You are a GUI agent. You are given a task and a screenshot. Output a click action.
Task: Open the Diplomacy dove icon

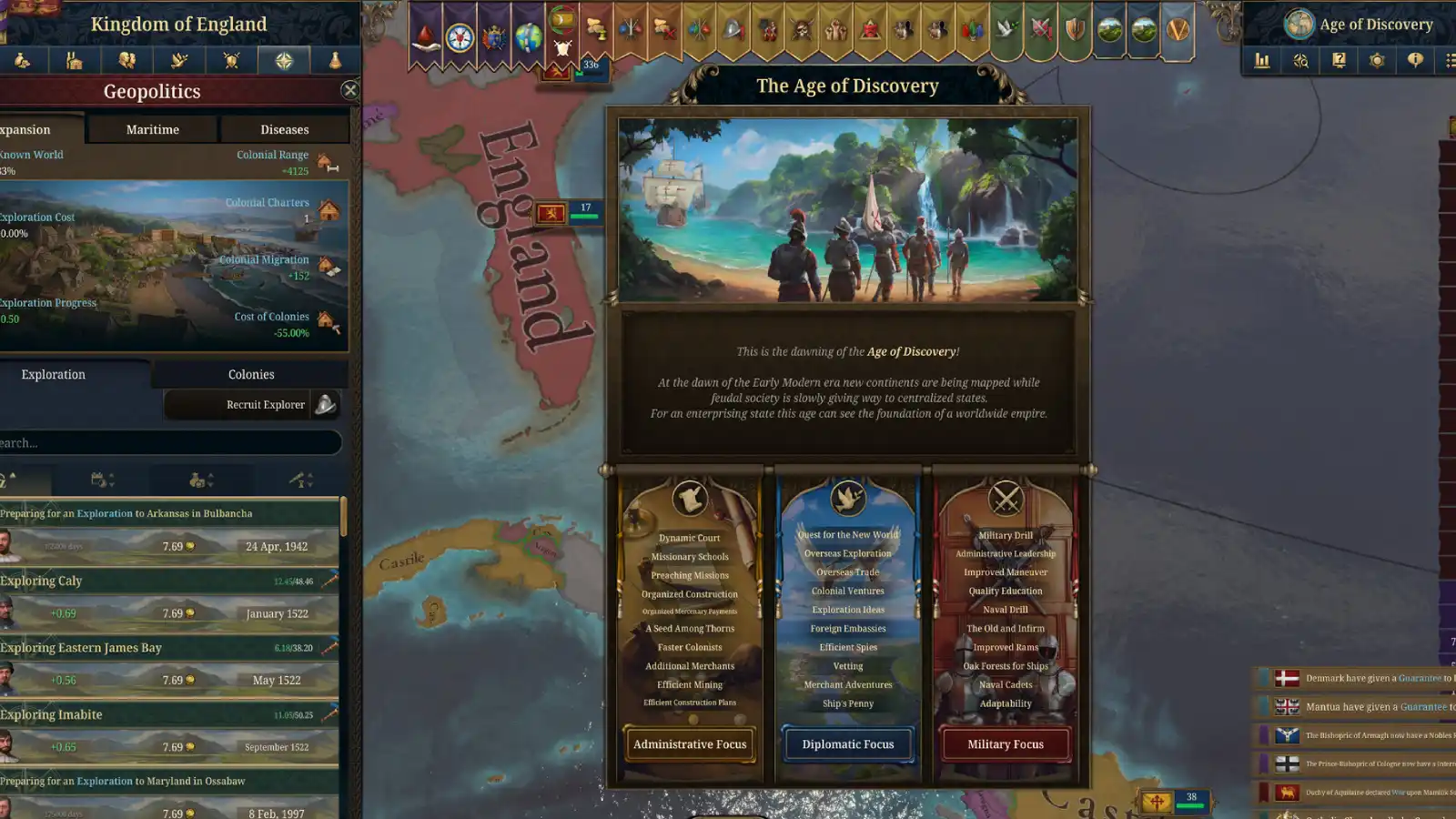pyautogui.click(x=179, y=60)
